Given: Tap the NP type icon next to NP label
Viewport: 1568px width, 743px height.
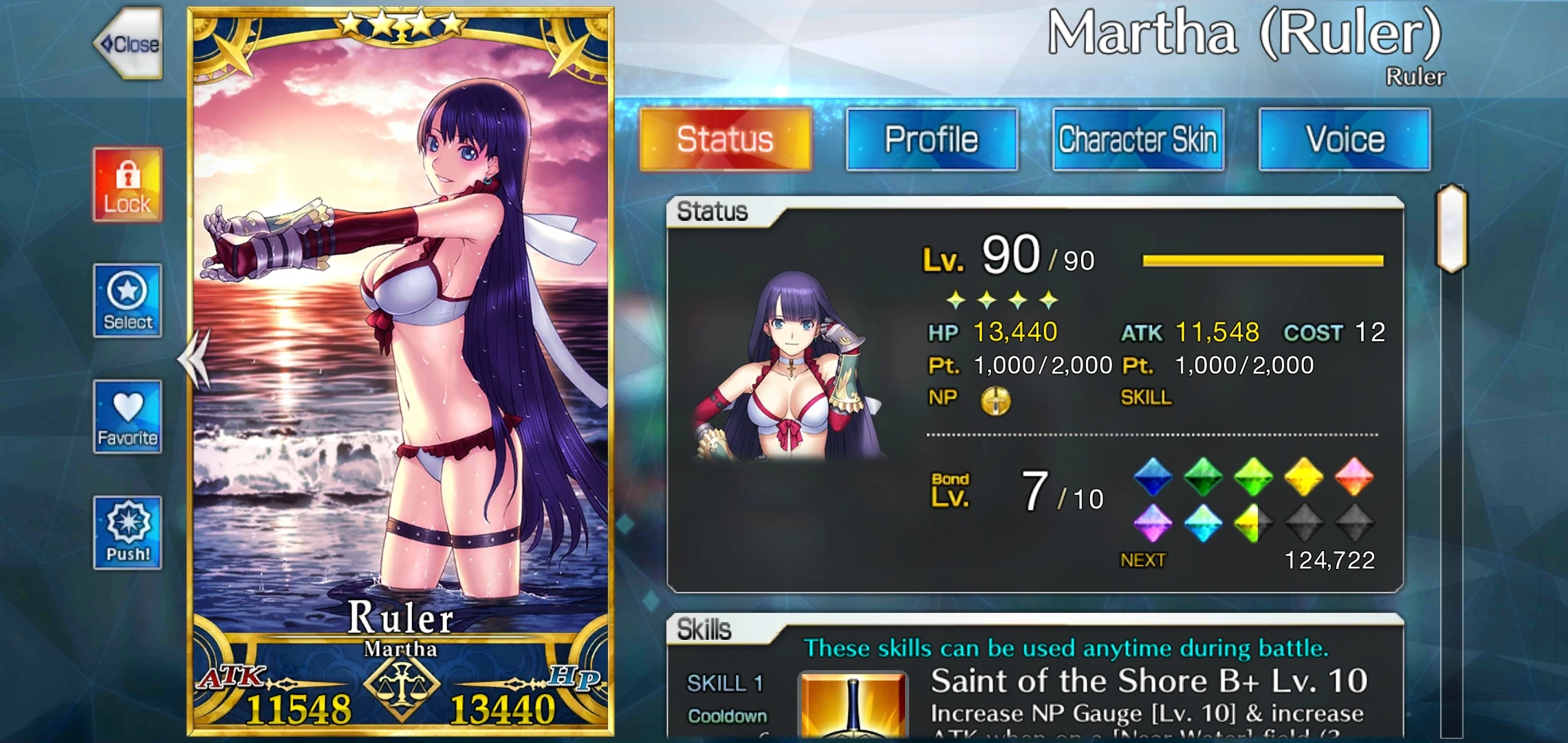Looking at the screenshot, I should click(x=997, y=399).
